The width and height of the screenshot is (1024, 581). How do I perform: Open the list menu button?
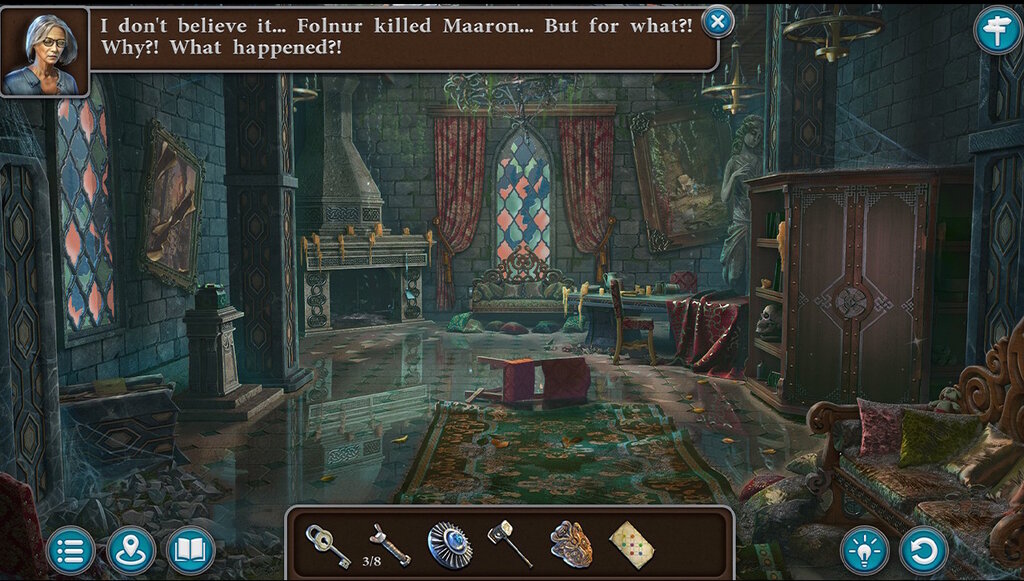click(x=71, y=550)
